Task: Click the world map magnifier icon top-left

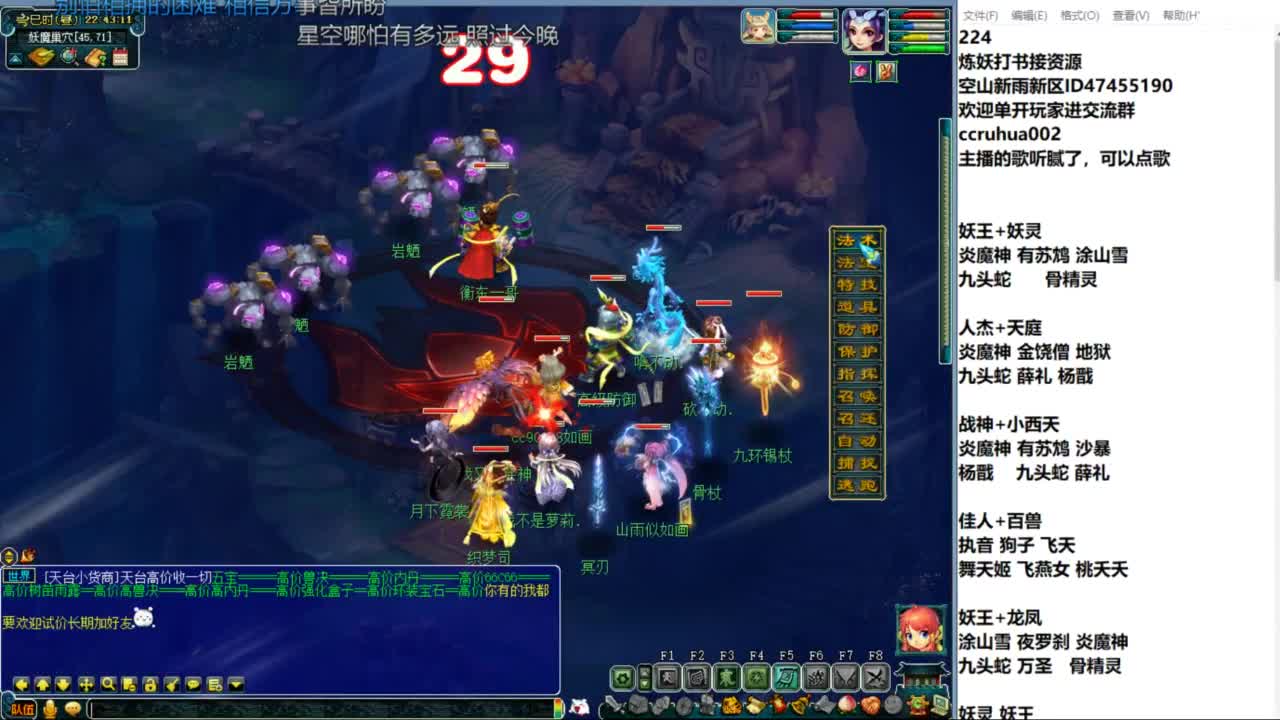Action: point(67,56)
